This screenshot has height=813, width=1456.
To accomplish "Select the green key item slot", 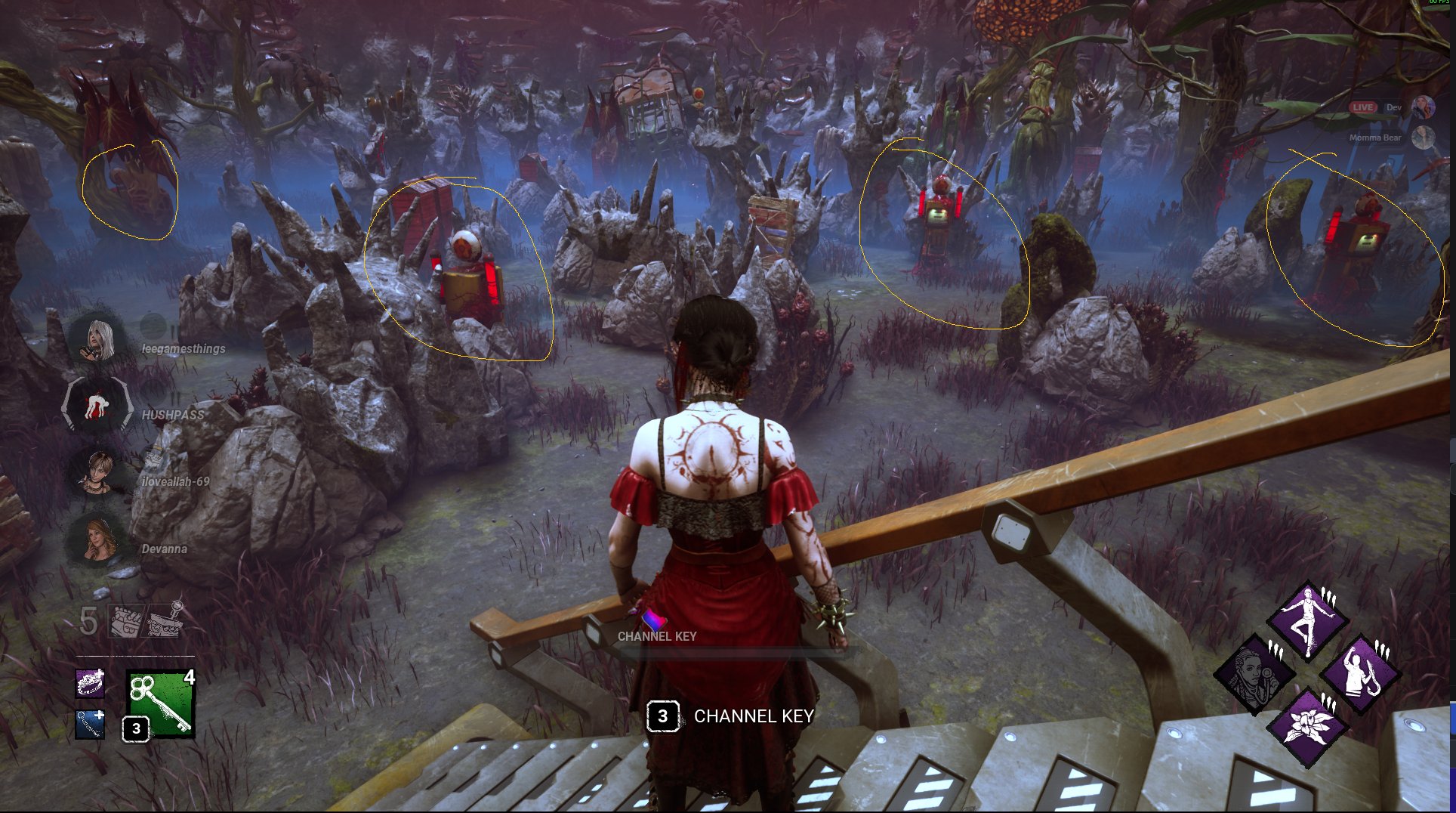I will point(160,702).
